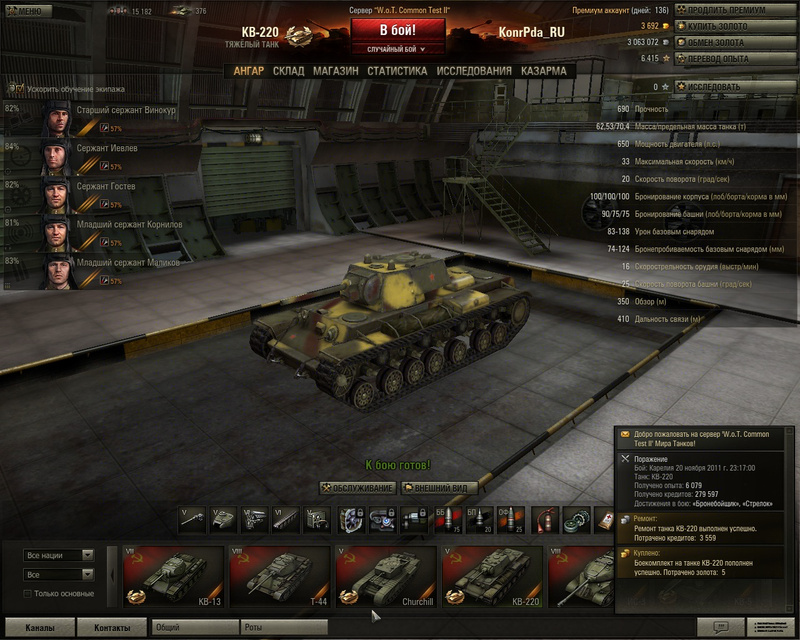Screen dimensions: 800x640
Task: Open Обслуживание for the tank
Action: [x=358, y=487]
